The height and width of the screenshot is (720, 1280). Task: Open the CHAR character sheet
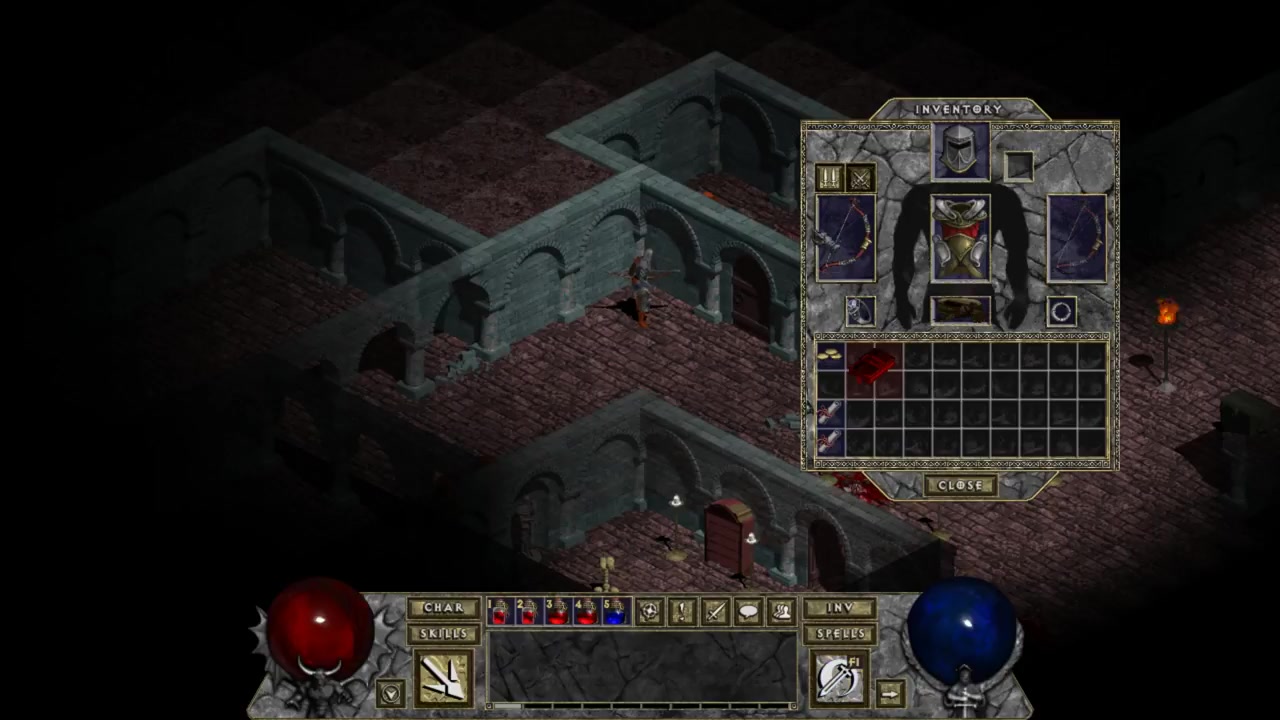(444, 608)
